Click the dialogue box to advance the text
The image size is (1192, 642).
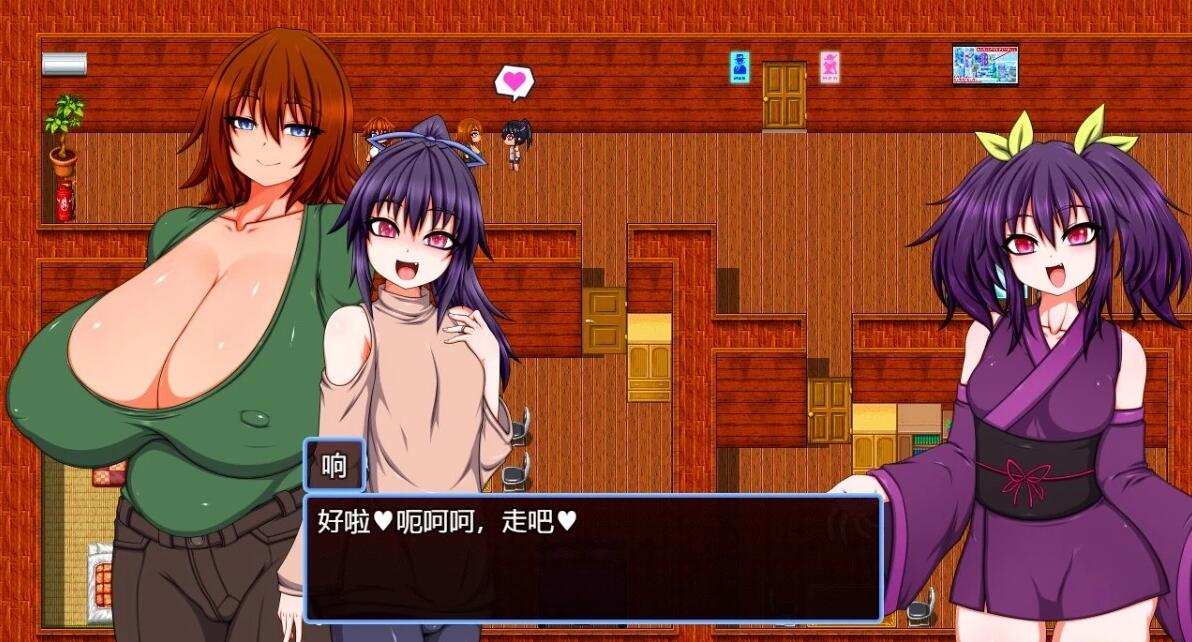pyautogui.click(x=592, y=558)
